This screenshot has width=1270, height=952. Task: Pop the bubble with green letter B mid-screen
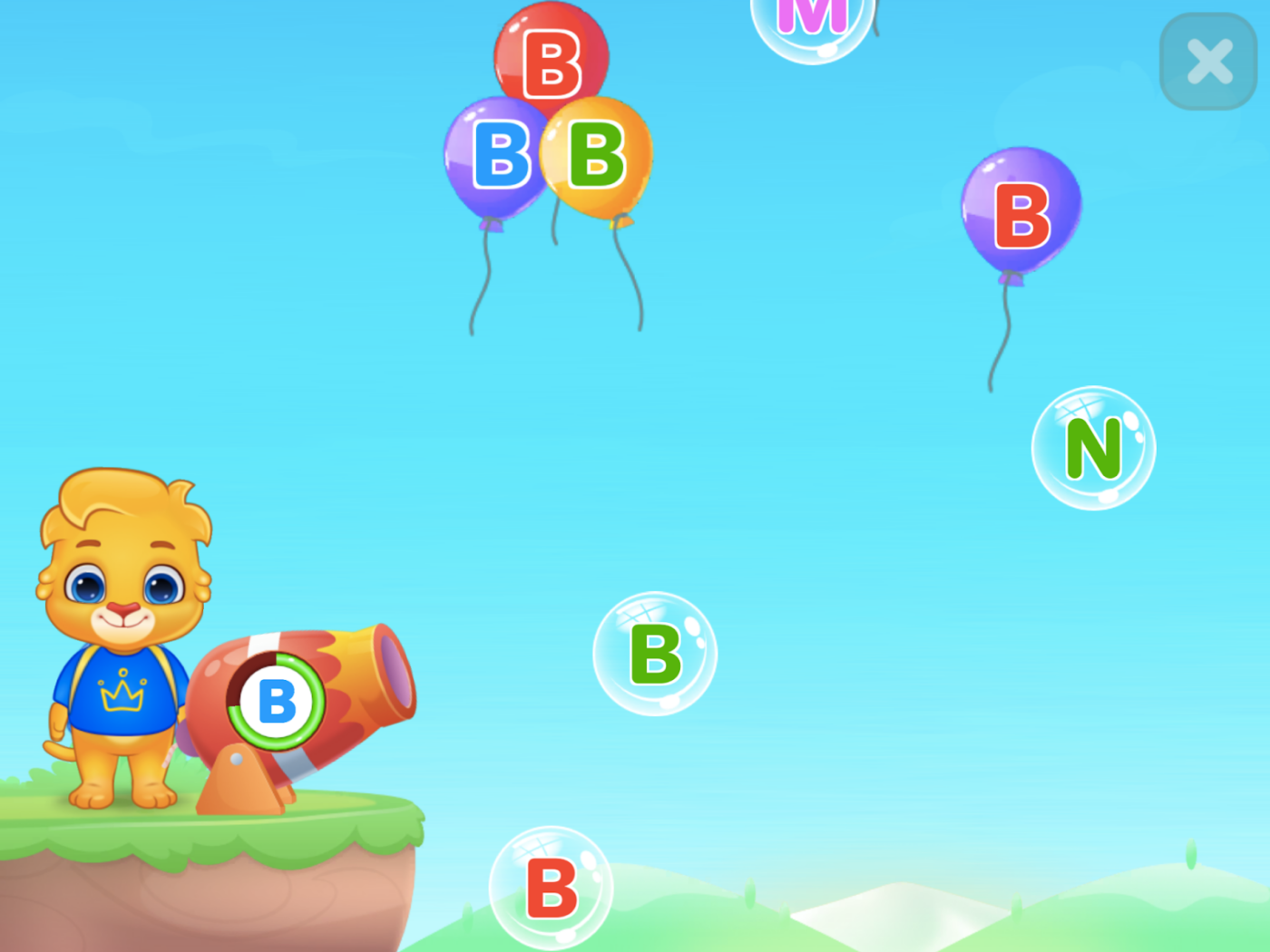click(x=655, y=654)
